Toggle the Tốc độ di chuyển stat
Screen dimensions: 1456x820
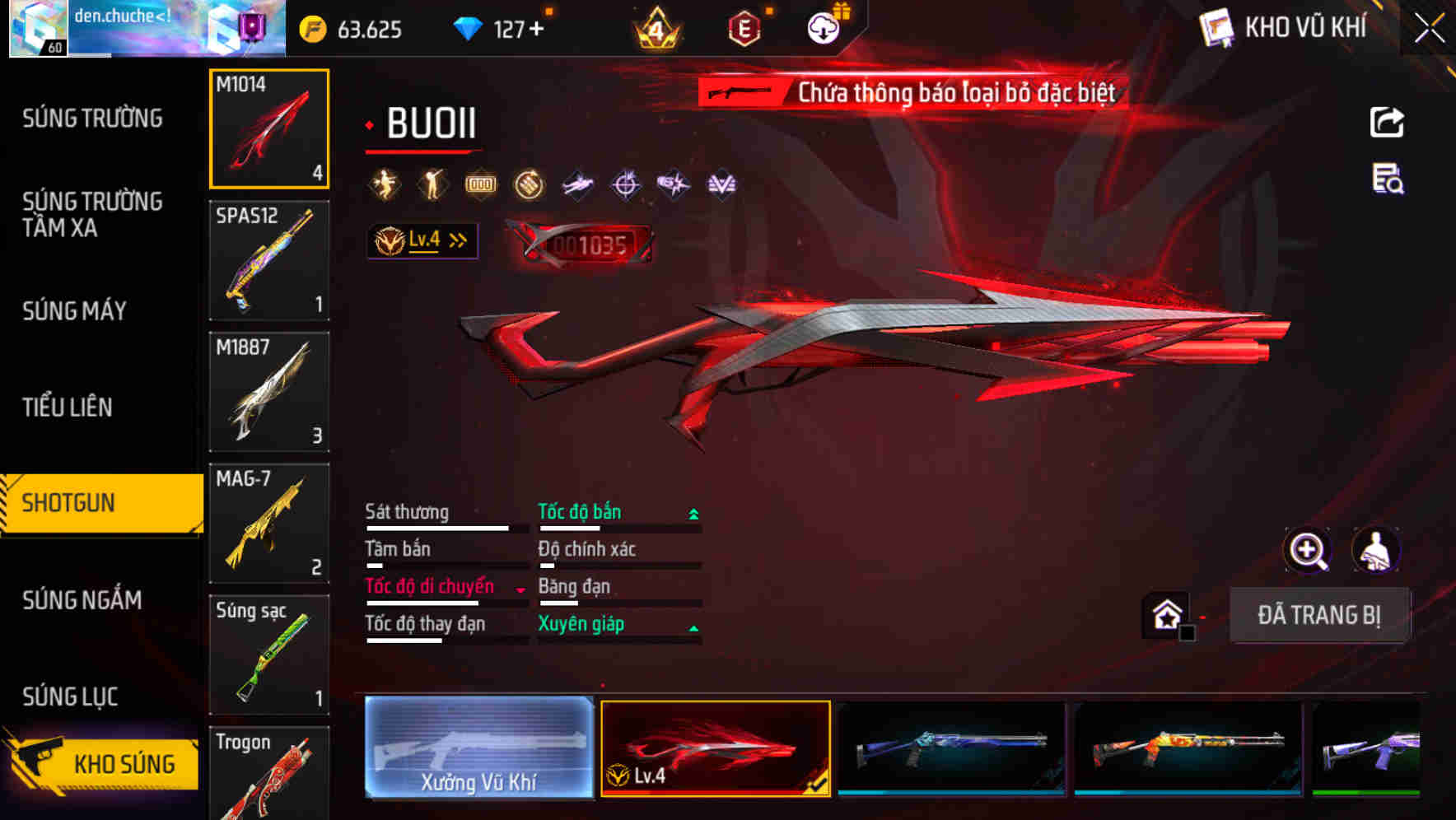(429, 586)
